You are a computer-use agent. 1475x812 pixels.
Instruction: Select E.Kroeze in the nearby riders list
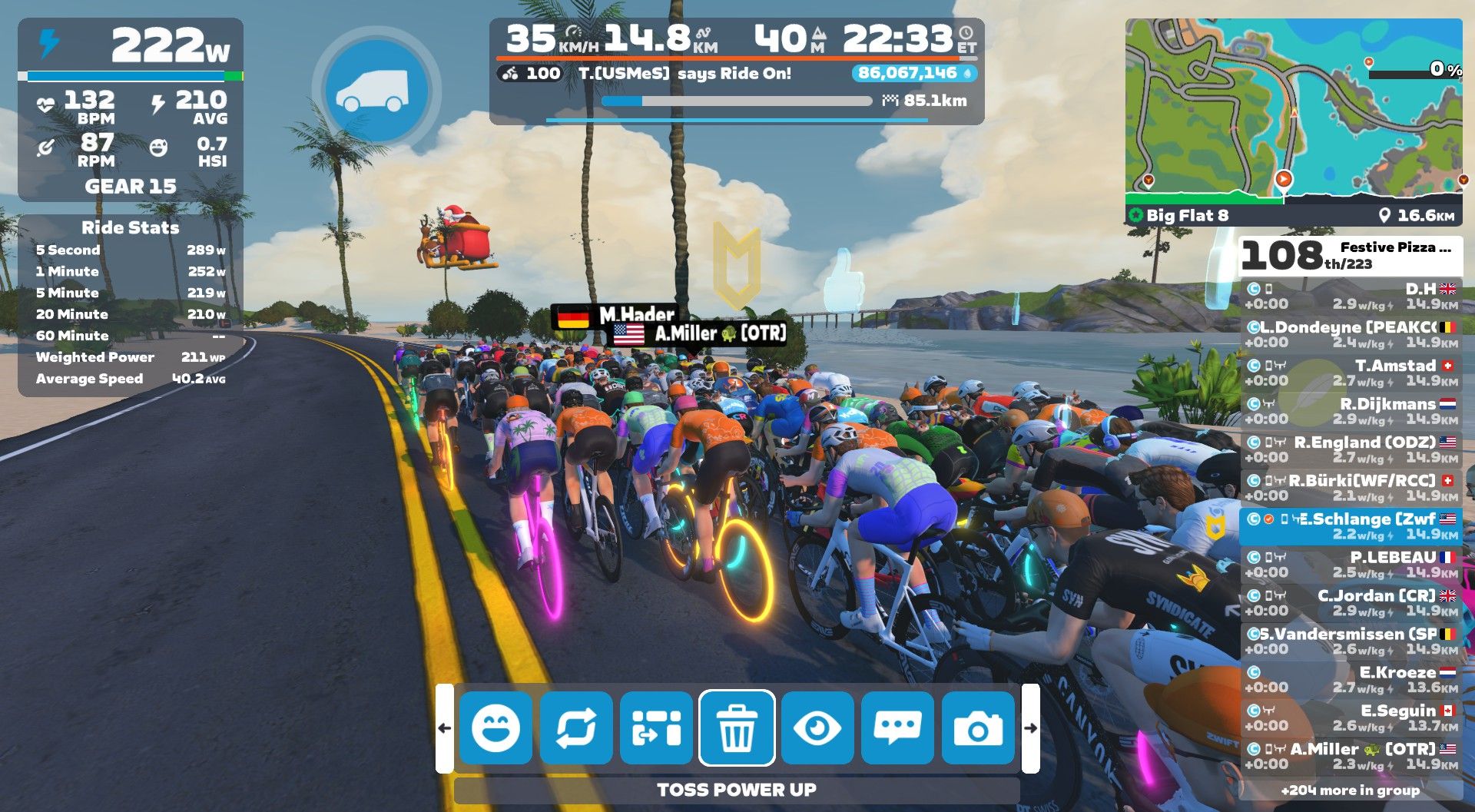click(x=1351, y=680)
